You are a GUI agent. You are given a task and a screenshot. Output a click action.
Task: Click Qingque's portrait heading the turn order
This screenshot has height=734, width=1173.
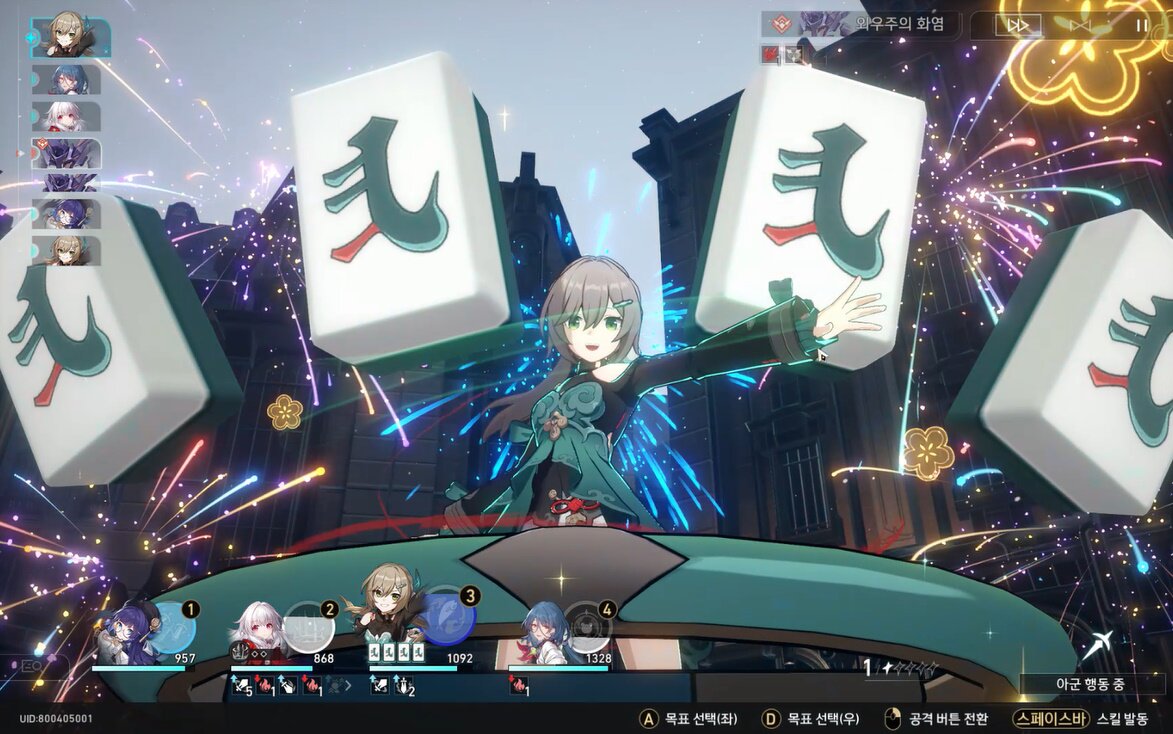[x=70, y=38]
